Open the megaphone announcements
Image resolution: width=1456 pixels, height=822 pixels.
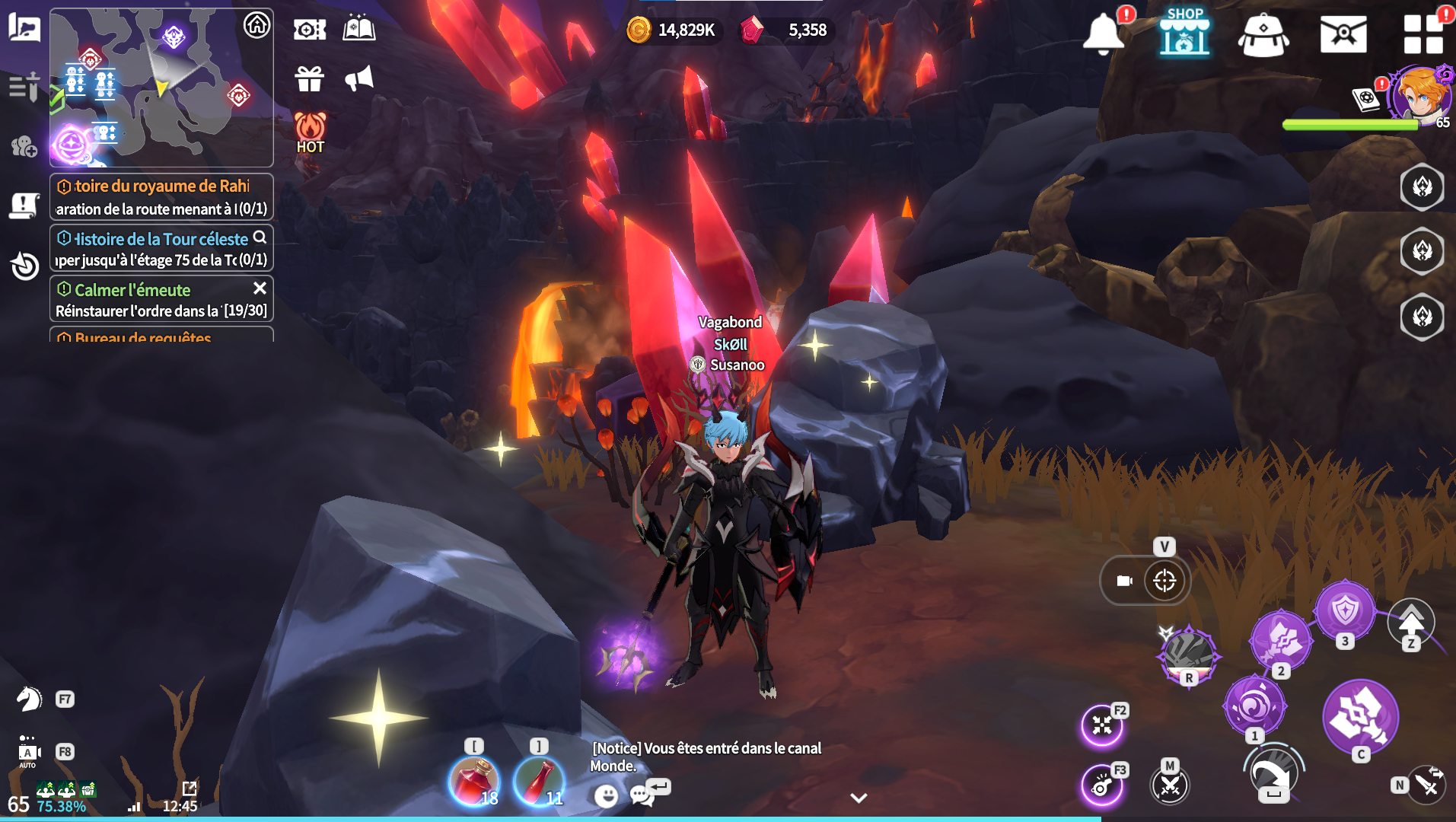pyautogui.click(x=358, y=78)
